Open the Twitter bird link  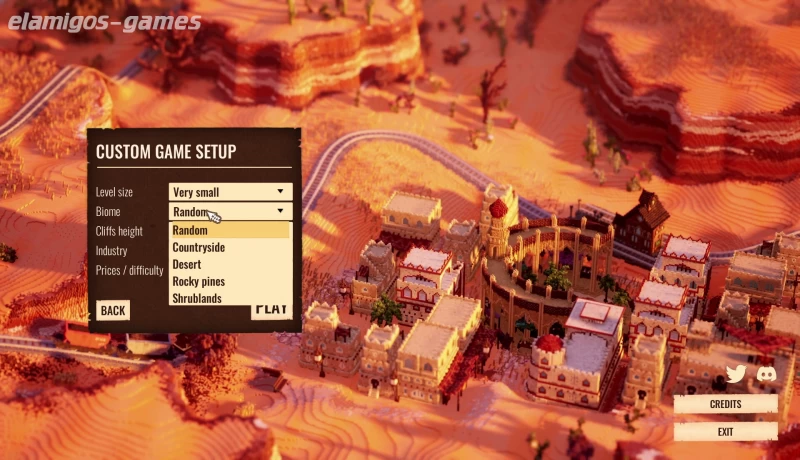click(737, 374)
